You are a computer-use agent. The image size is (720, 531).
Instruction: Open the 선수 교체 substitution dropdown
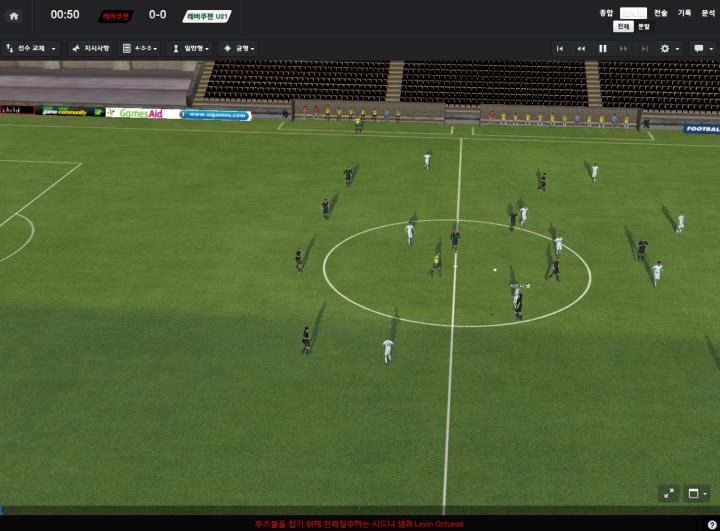31,48
